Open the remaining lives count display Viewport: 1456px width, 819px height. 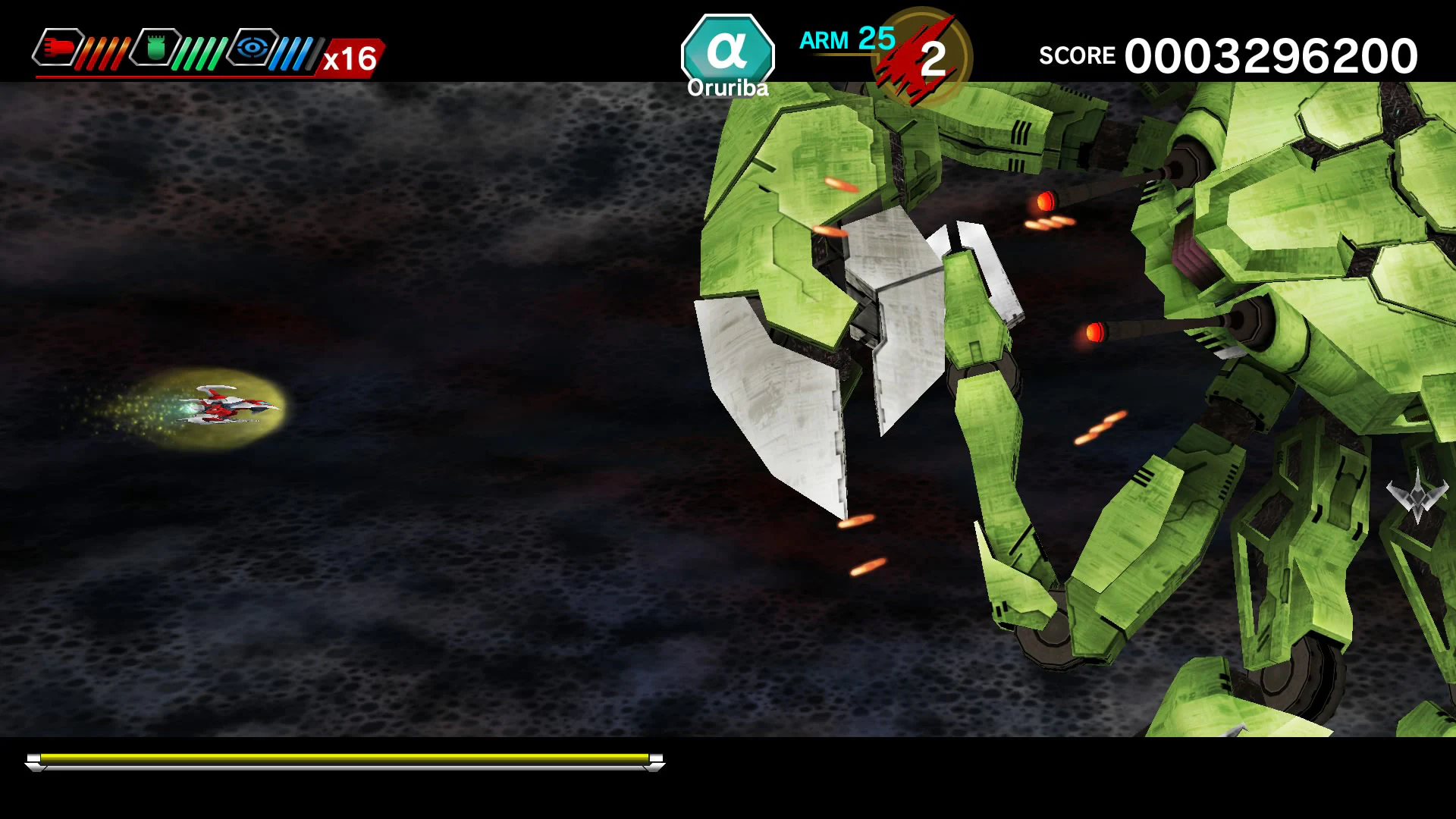(934, 57)
